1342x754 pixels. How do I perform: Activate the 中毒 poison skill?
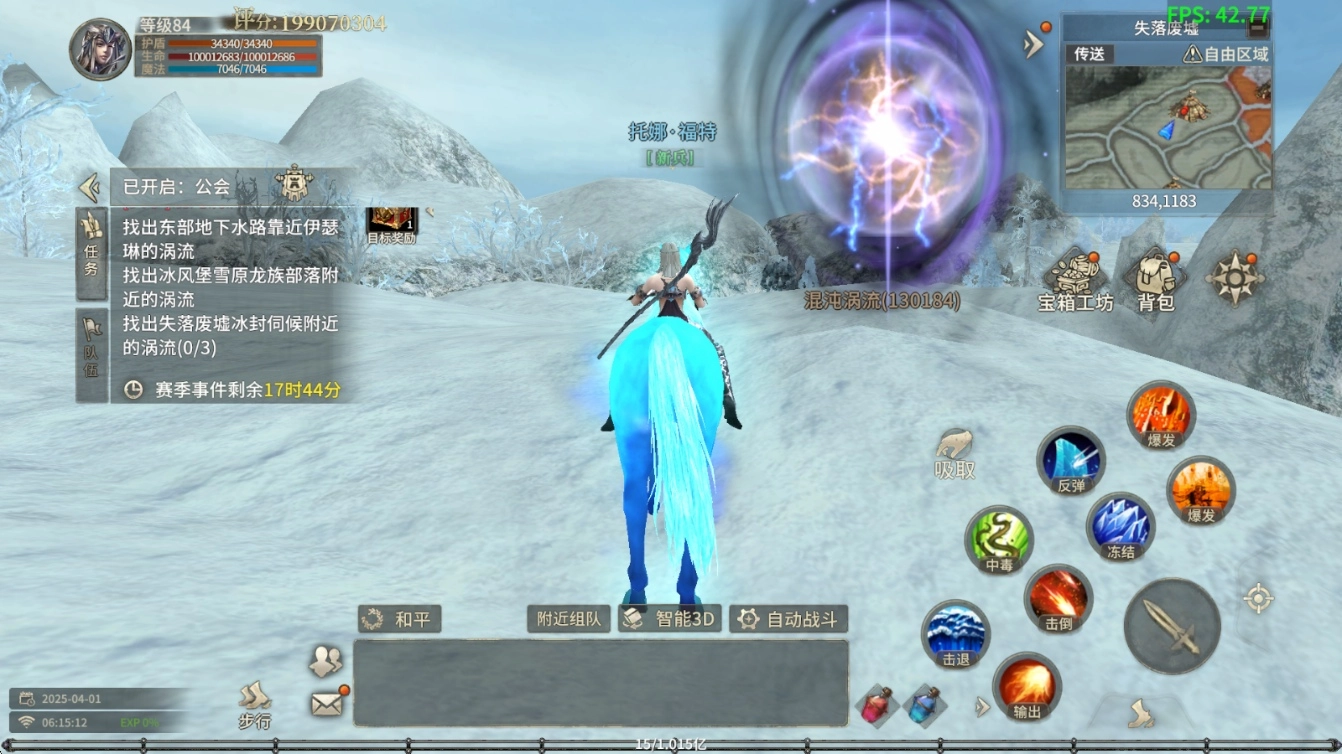[999, 540]
